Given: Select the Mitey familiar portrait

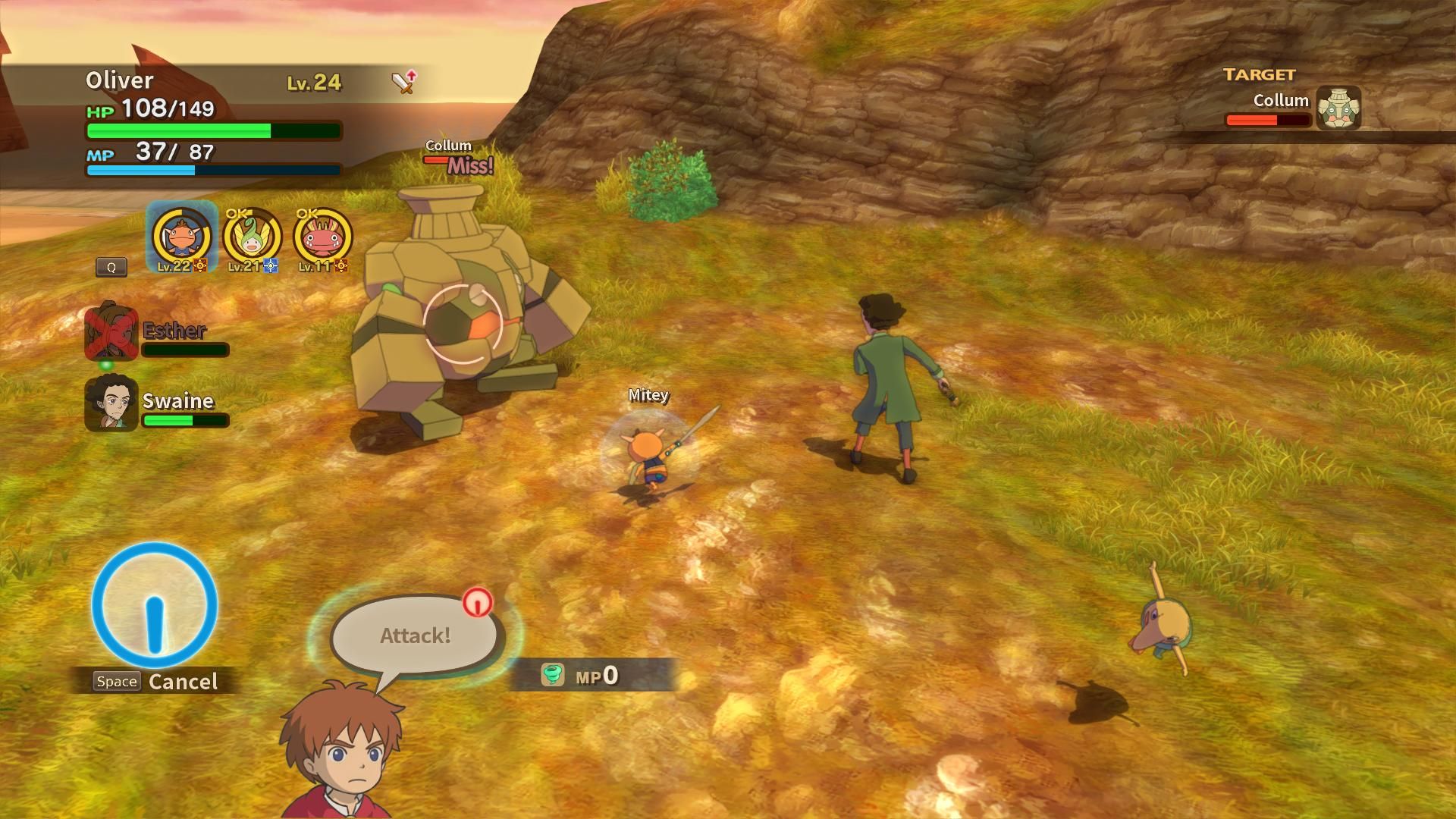Looking at the screenshot, I should coord(181,237).
